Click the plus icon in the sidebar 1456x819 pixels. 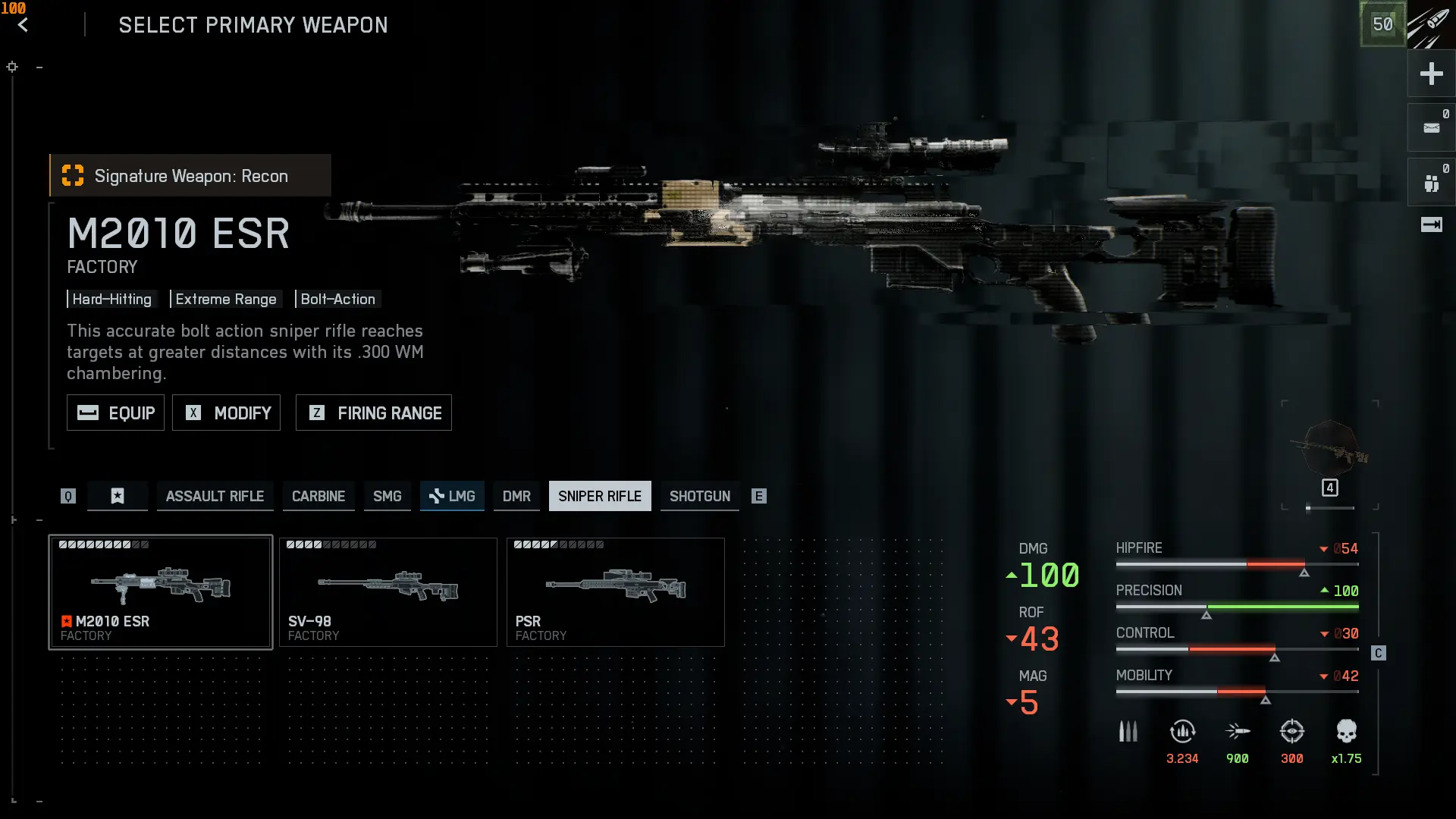[x=1431, y=74]
